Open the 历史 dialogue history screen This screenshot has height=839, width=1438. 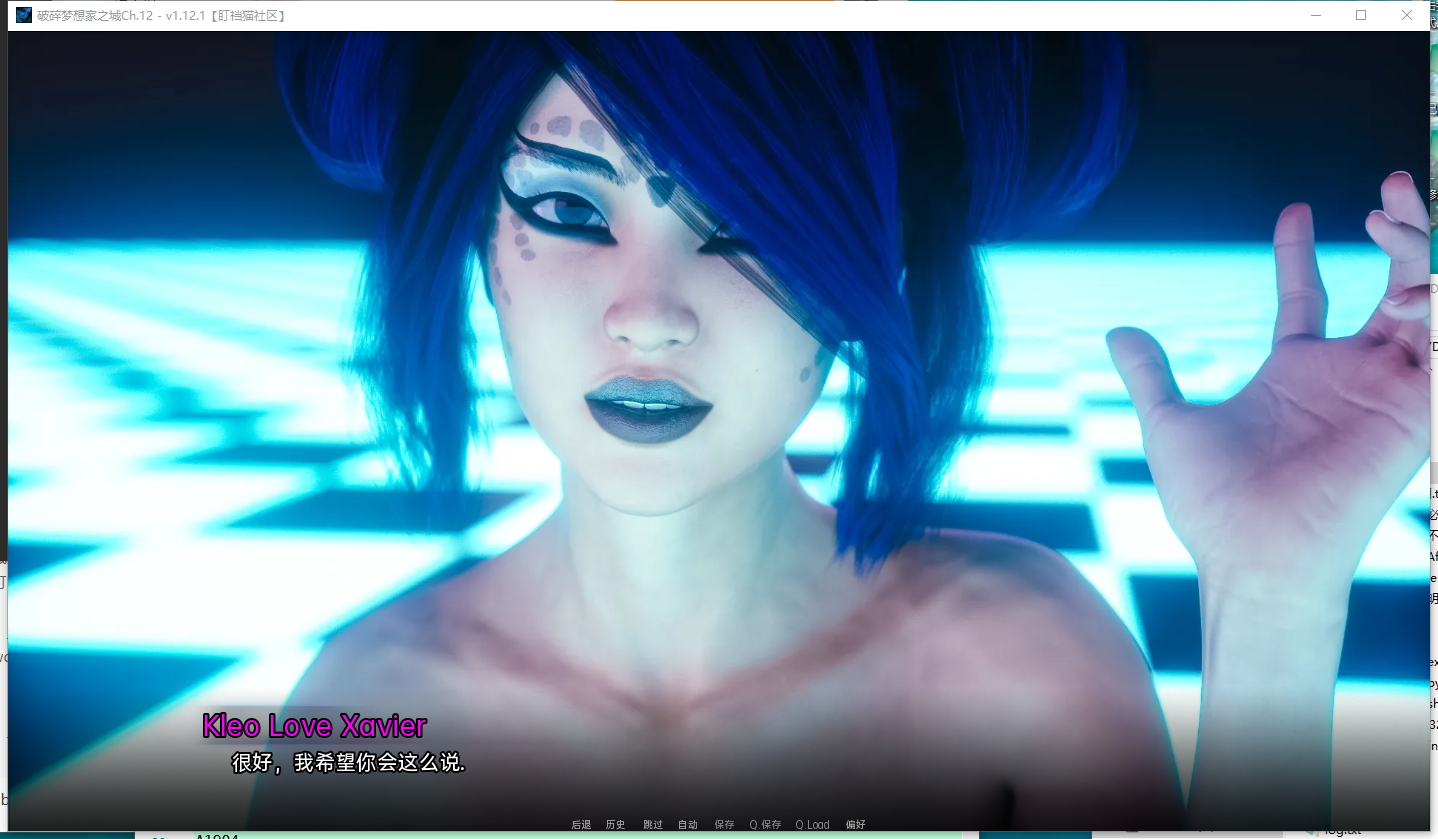[614, 824]
